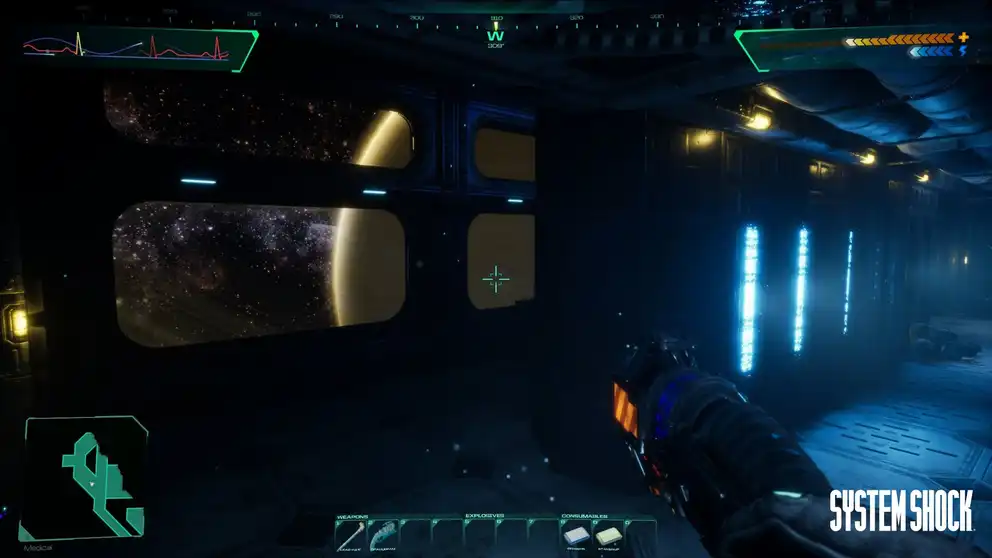The height and width of the screenshot is (558, 992).
Task: Use the pale yellow patch in consumables
Action: (x=607, y=537)
